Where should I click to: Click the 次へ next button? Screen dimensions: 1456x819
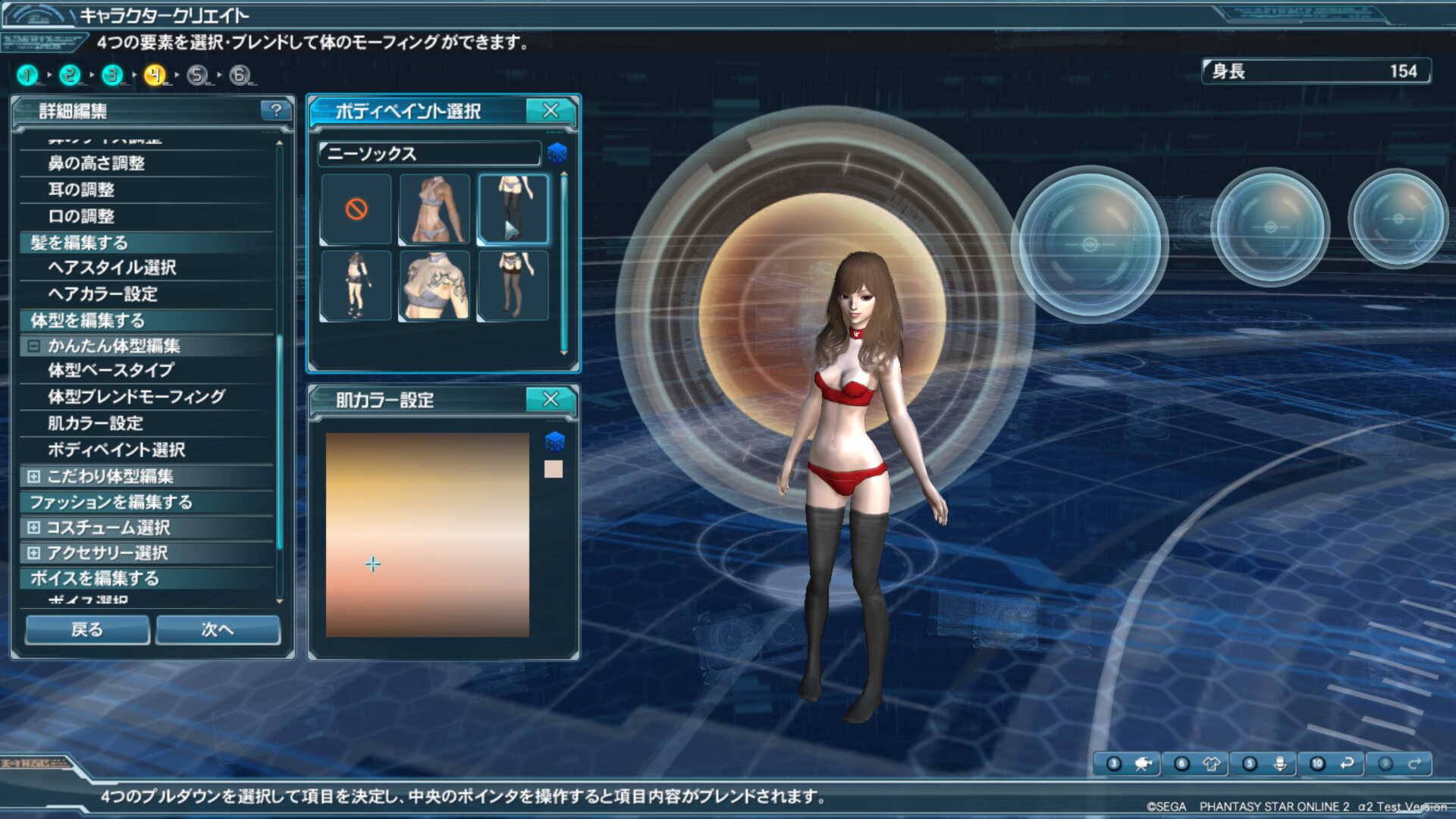coord(218,629)
